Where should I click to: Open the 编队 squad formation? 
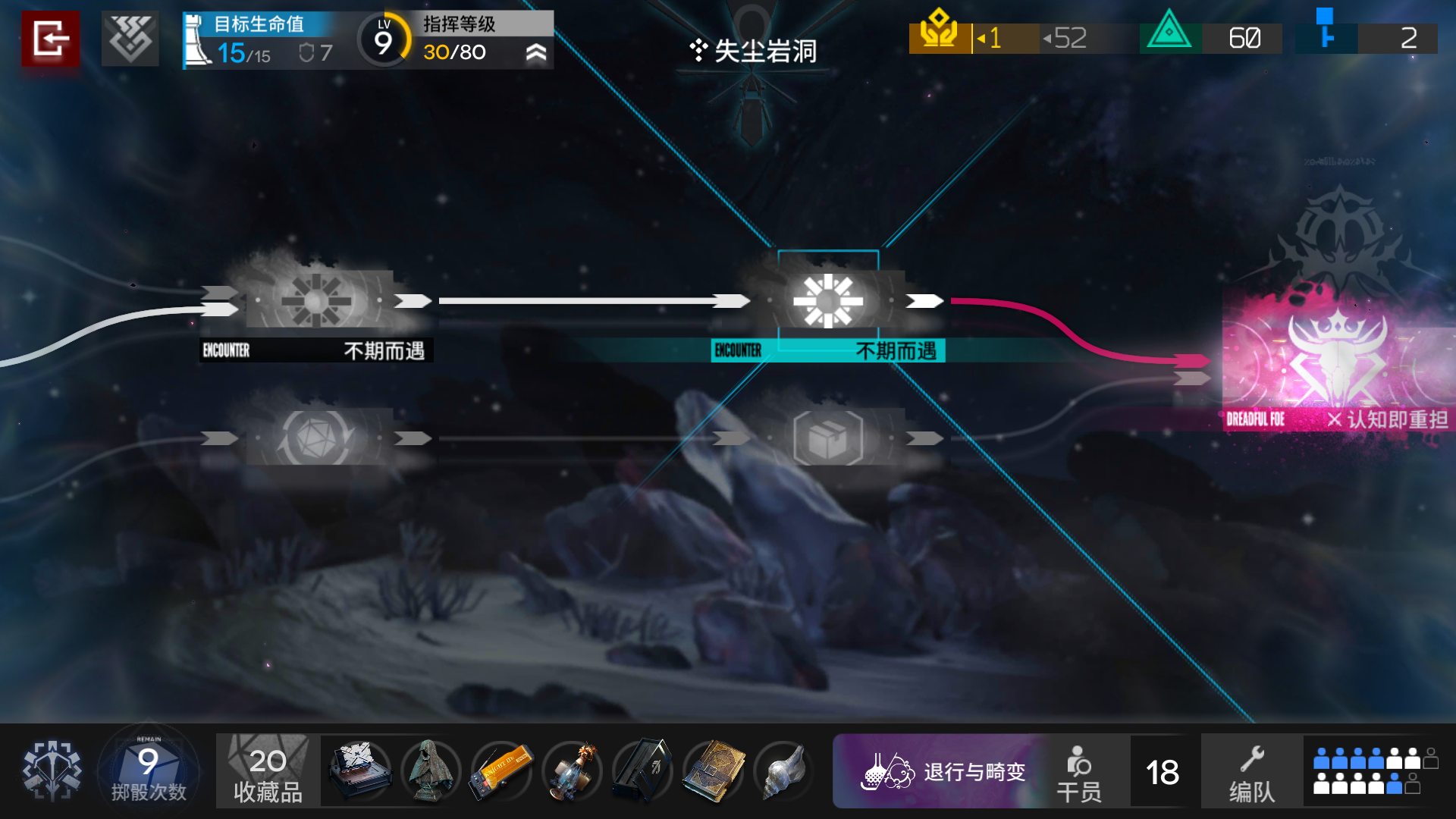[1252, 771]
